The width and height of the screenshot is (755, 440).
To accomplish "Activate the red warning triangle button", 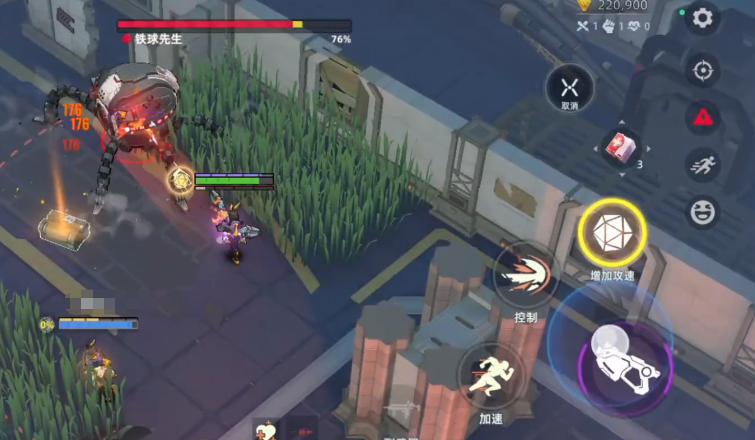I will (703, 116).
